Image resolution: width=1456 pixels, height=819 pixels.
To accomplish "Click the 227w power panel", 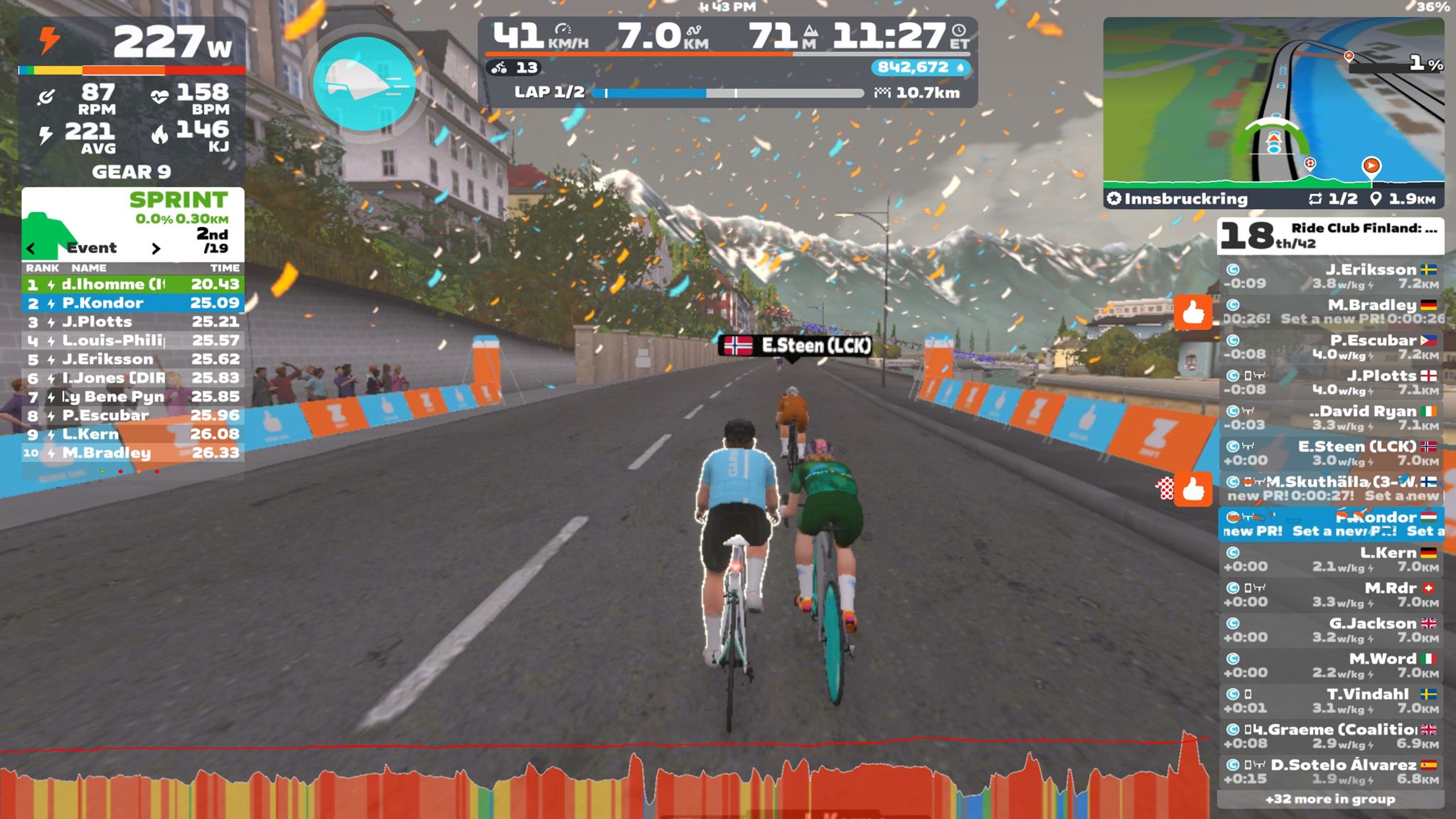I will [132, 43].
